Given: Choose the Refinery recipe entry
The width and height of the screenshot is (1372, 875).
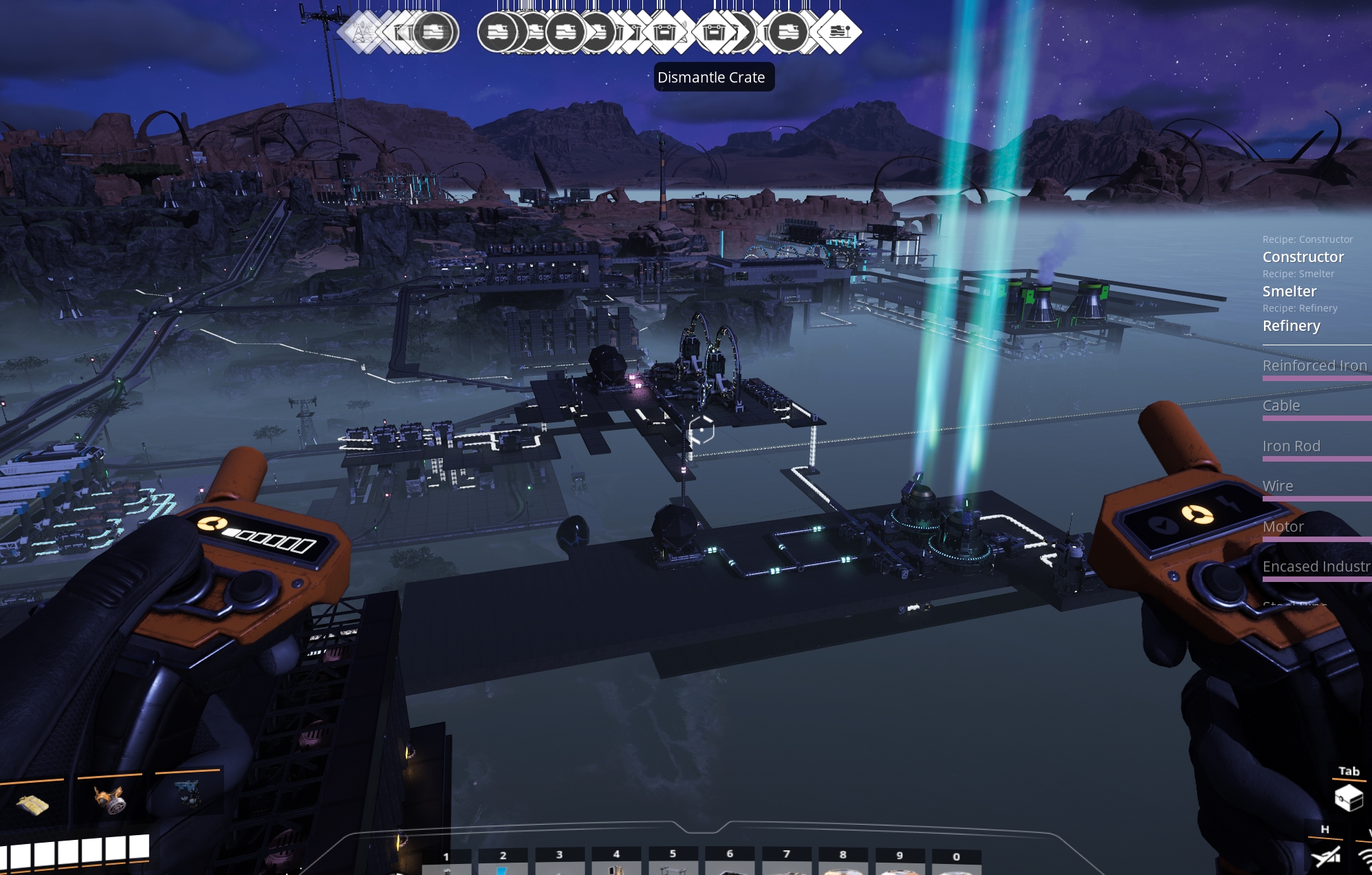Looking at the screenshot, I should (x=1291, y=325).
